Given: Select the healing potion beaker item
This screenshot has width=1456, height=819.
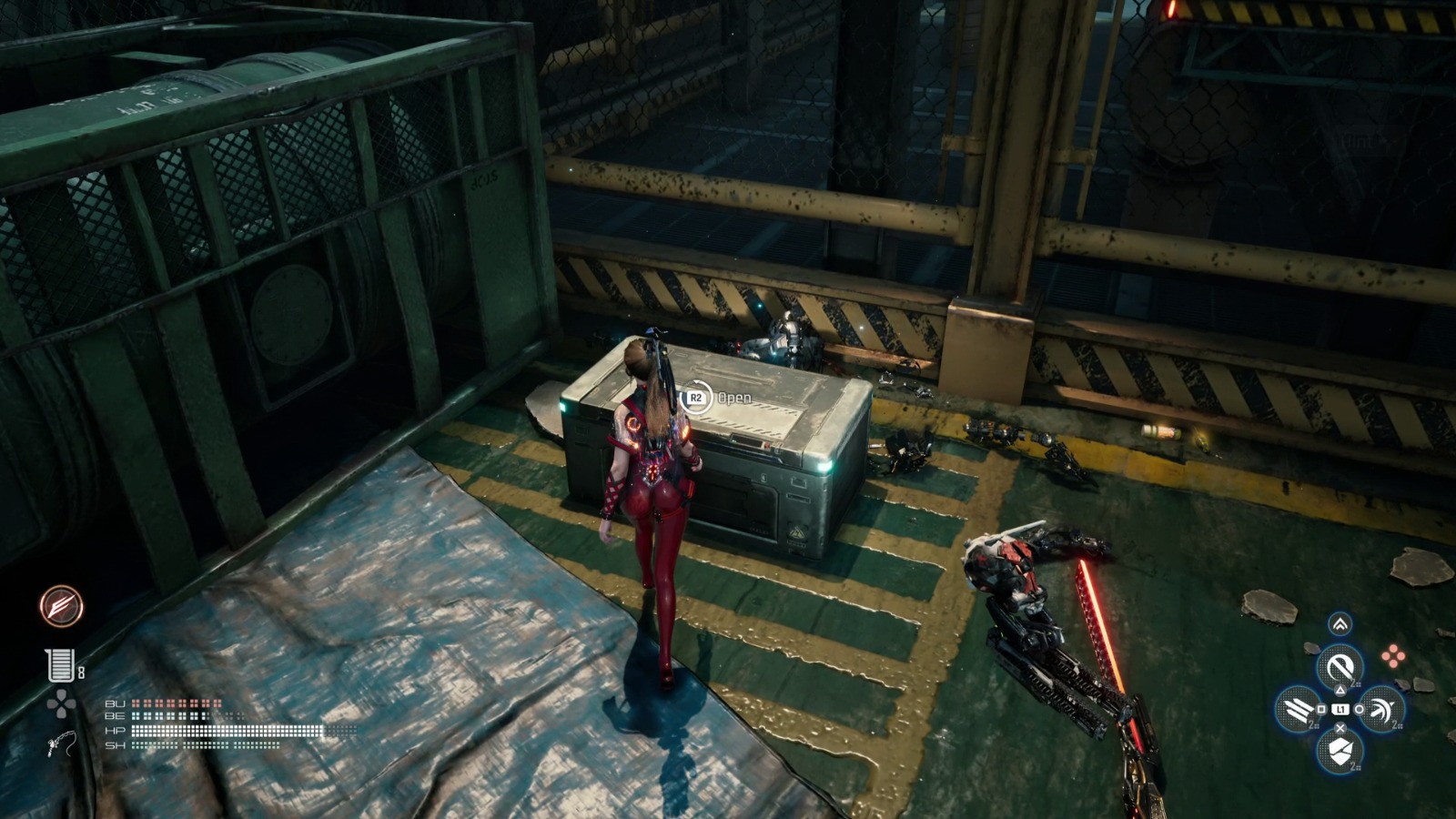Looking at the screenshot, I should (59, 665).
